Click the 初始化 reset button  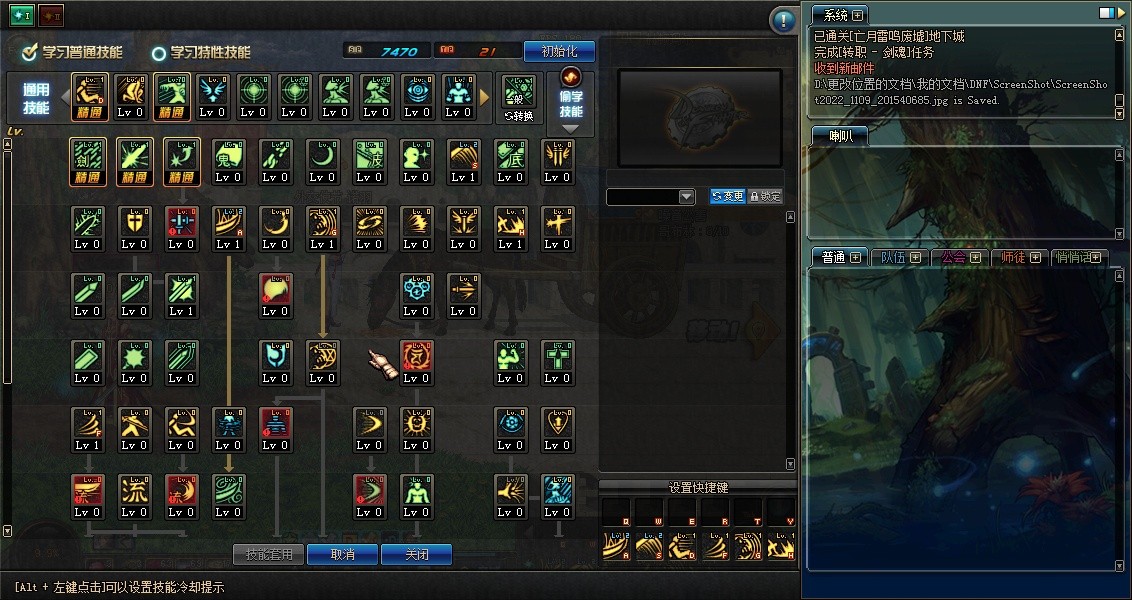point(559,51)
